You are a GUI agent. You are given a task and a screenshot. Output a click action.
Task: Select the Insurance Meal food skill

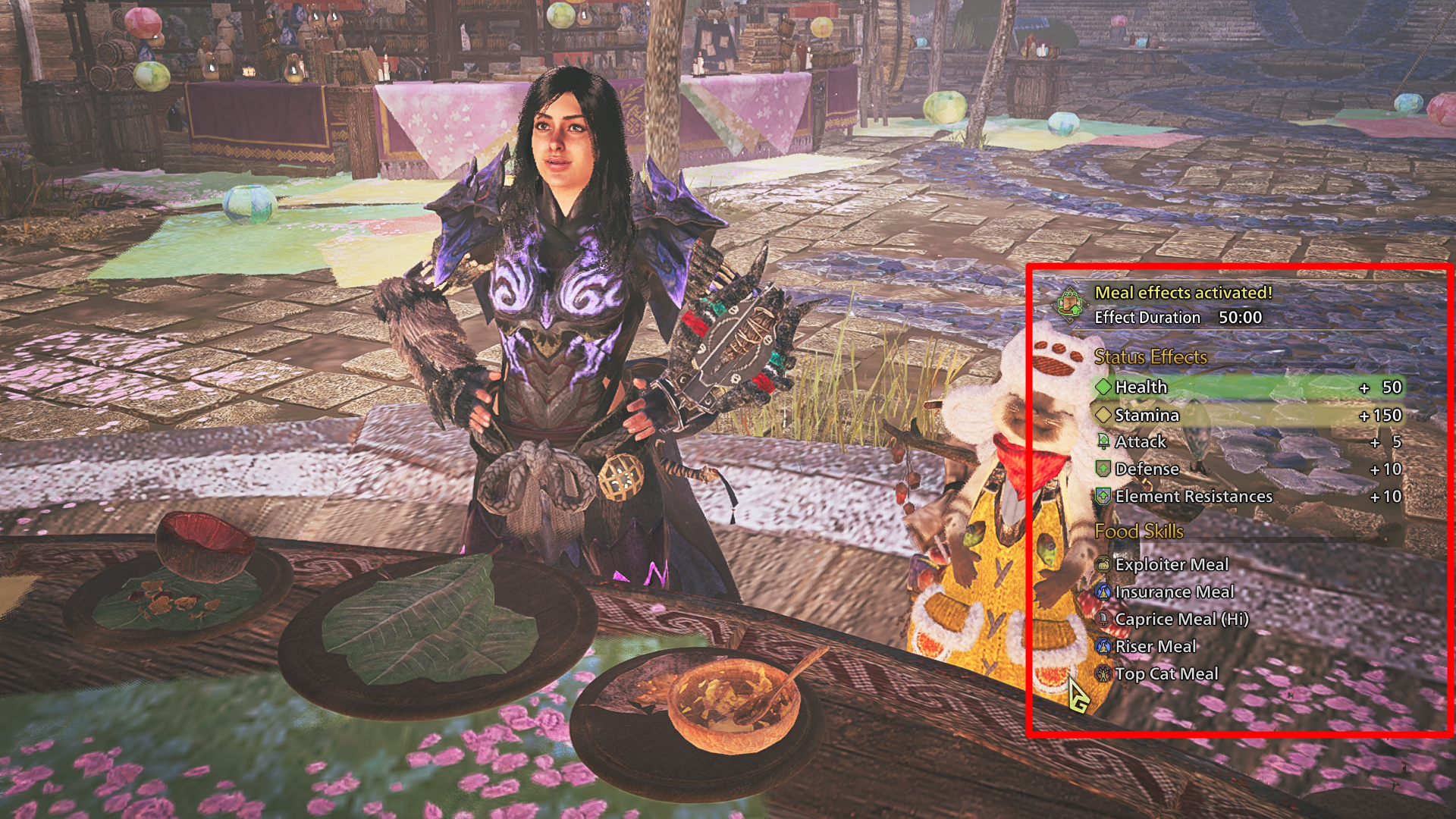click(1174, 591)
